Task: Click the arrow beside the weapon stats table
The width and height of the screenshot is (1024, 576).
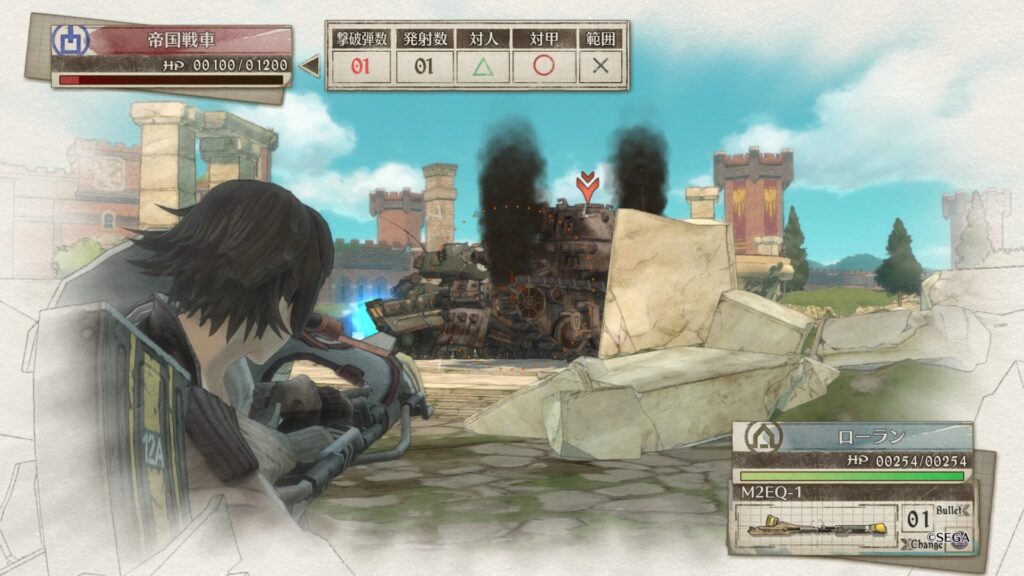Action: (x=311, y=67)
